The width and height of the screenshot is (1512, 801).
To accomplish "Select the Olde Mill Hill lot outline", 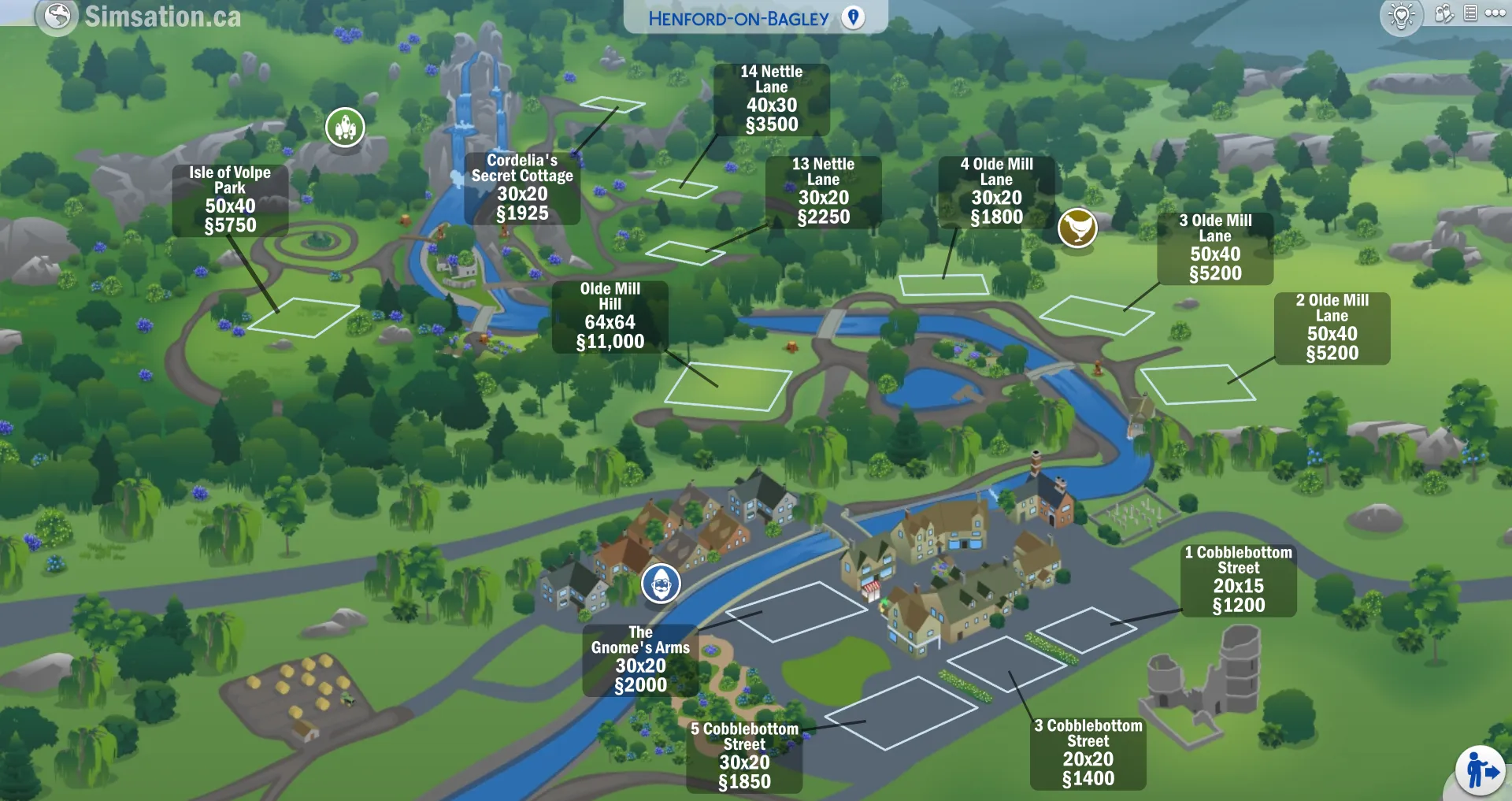I will point(728,387).
